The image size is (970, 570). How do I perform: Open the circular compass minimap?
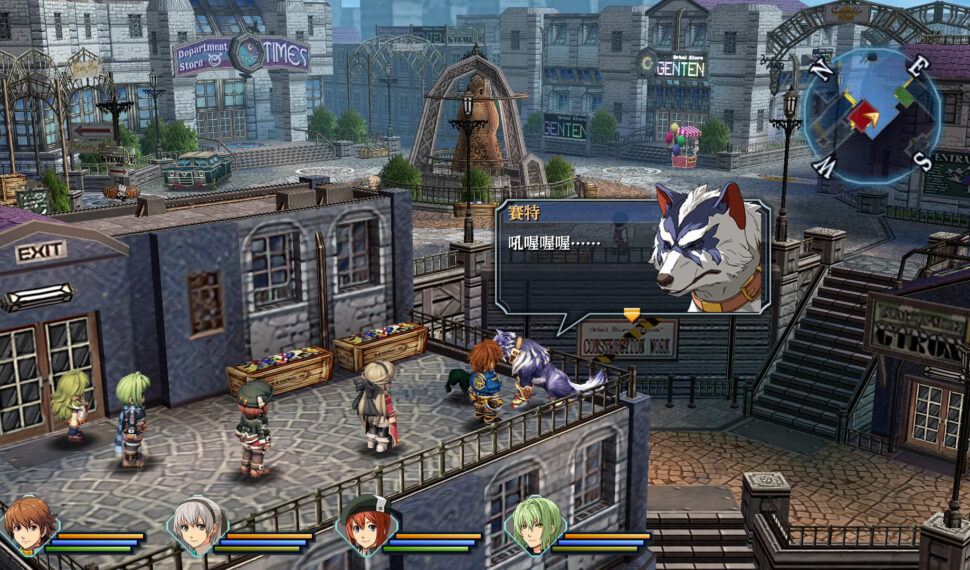click(871, 114)
